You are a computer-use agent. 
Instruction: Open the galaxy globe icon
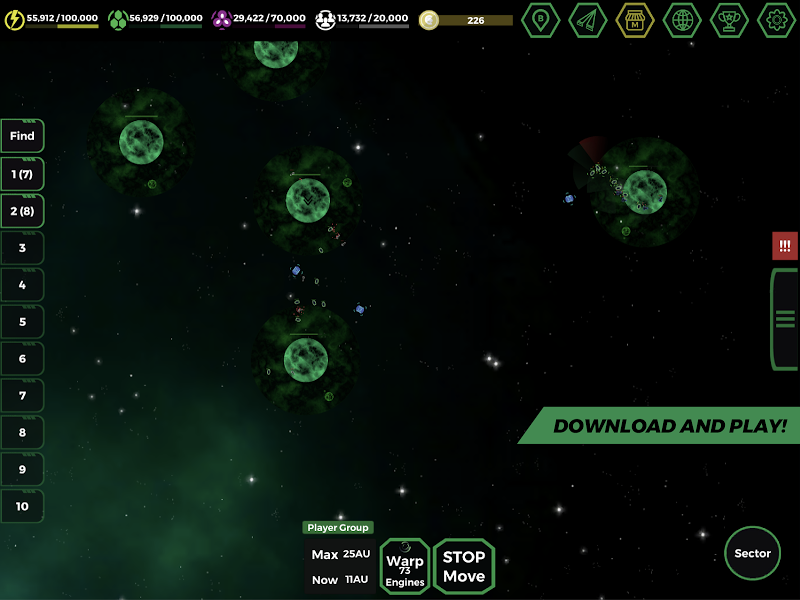682,20
